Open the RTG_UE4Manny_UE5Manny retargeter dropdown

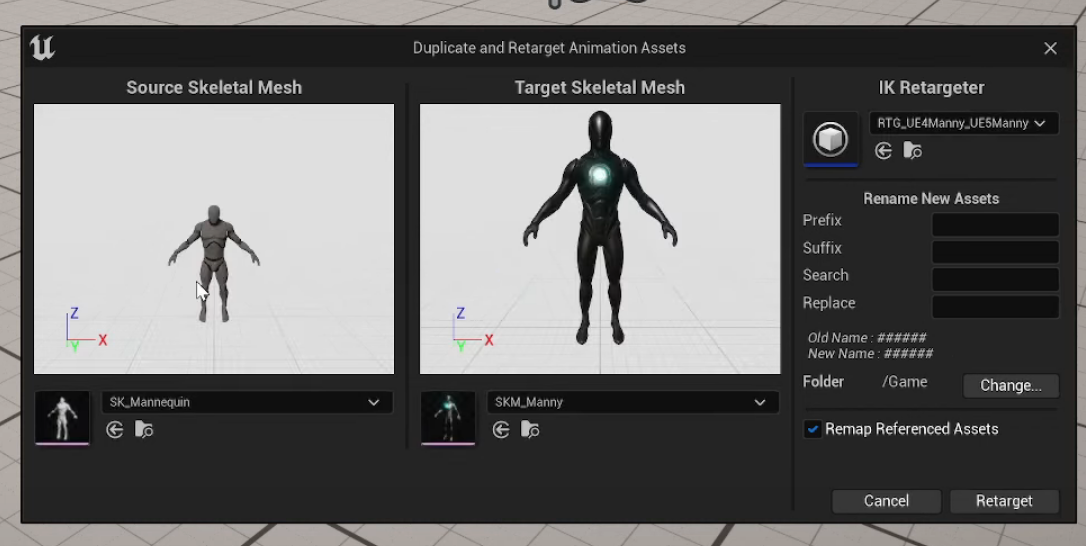click(x=963, y=123)
